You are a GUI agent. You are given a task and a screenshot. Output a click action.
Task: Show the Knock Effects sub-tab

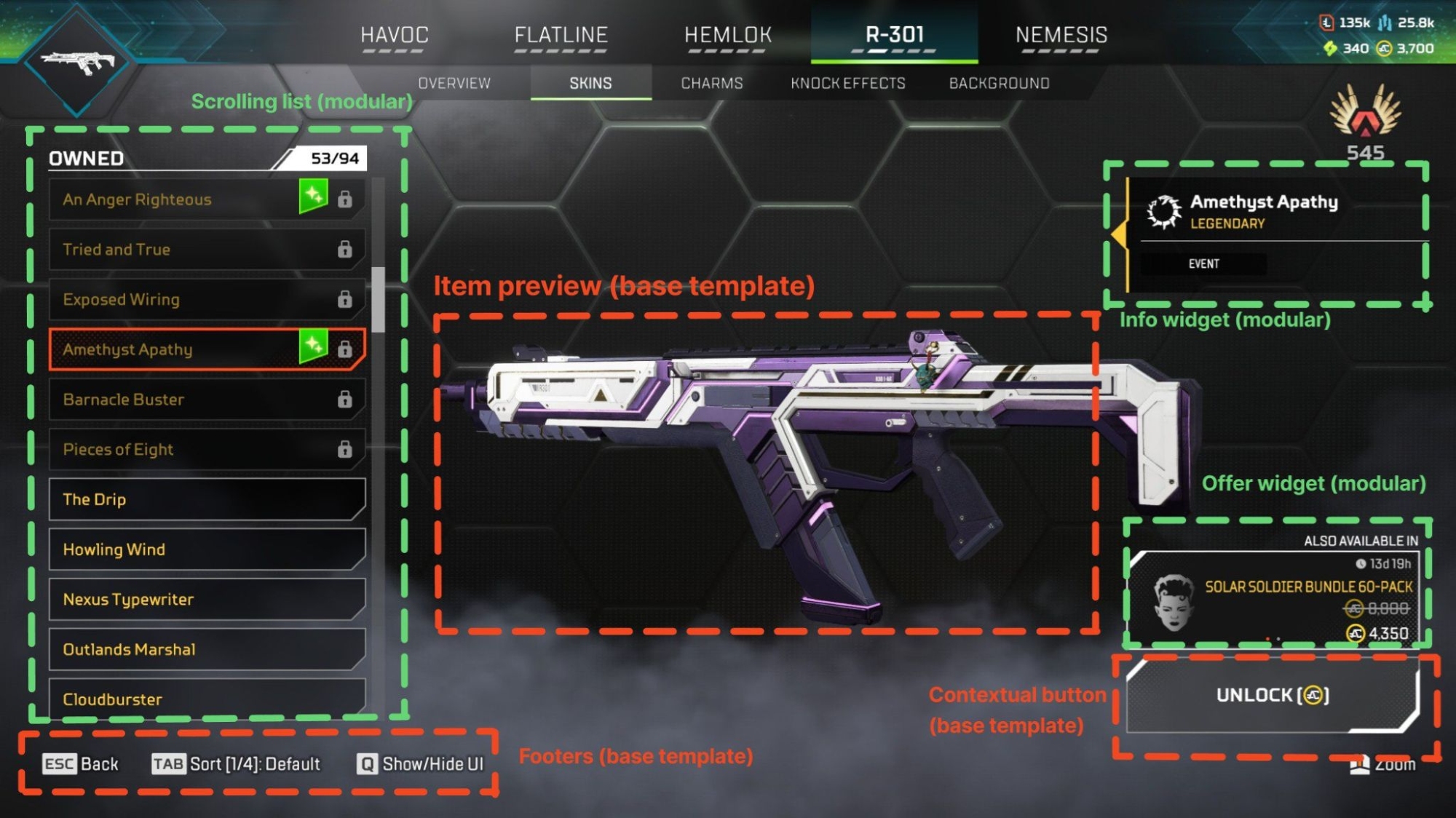[847, 83]
